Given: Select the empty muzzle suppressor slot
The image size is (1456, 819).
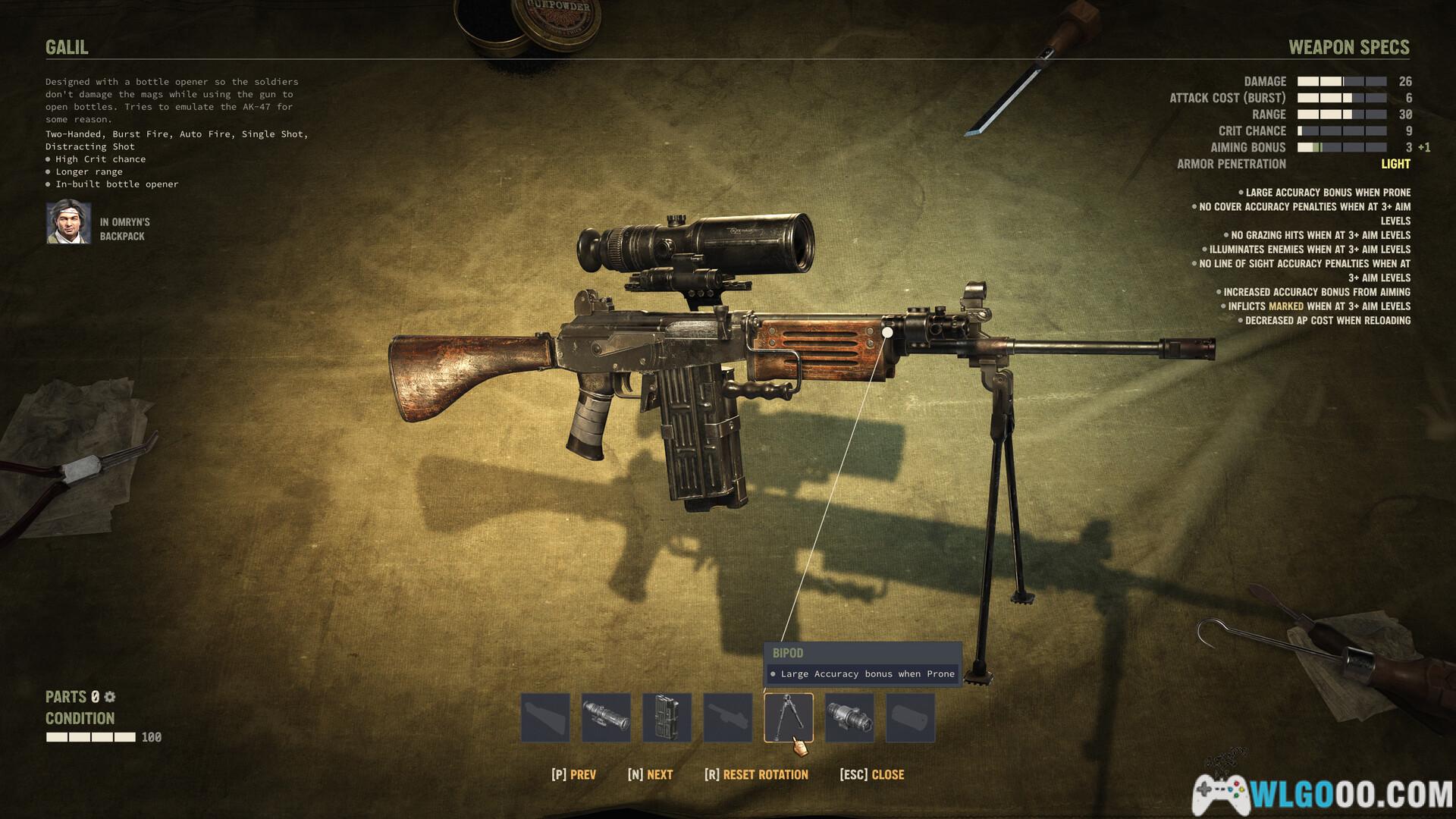Looking at the screenshot, I should pyautogui.click(x=910, y=717).
